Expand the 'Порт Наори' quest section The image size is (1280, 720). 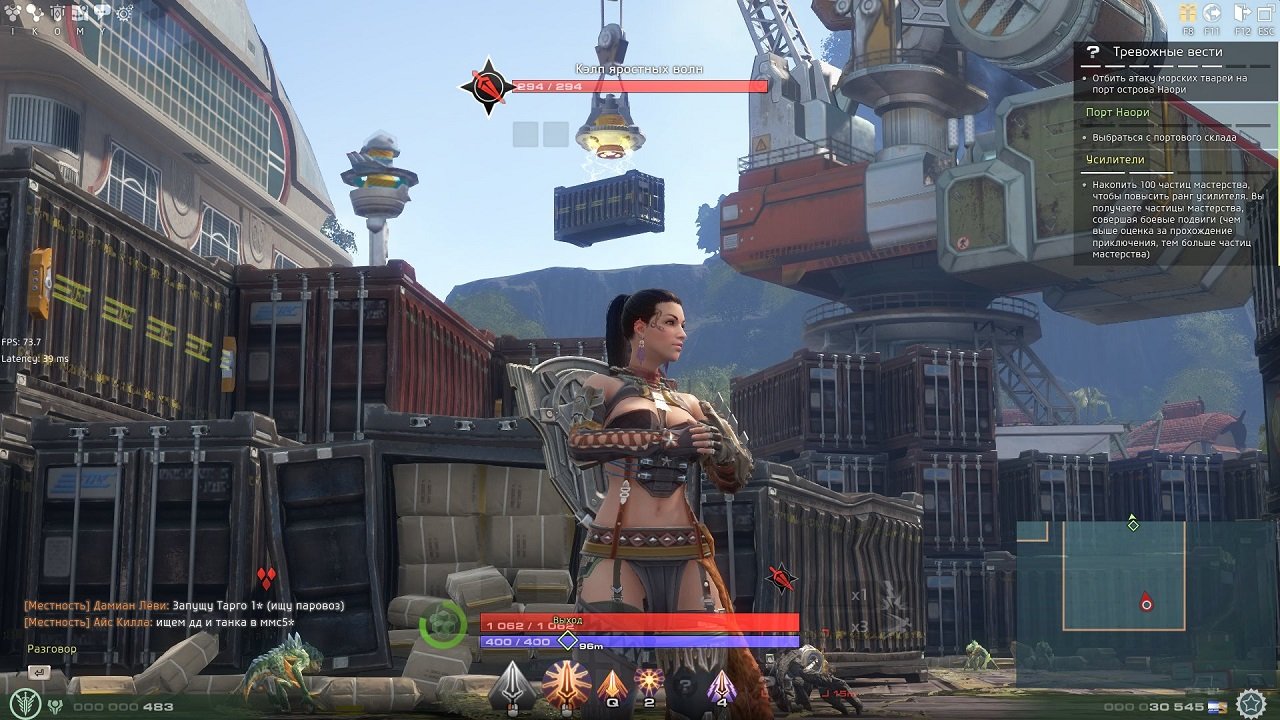click(x=1118, y=112)
